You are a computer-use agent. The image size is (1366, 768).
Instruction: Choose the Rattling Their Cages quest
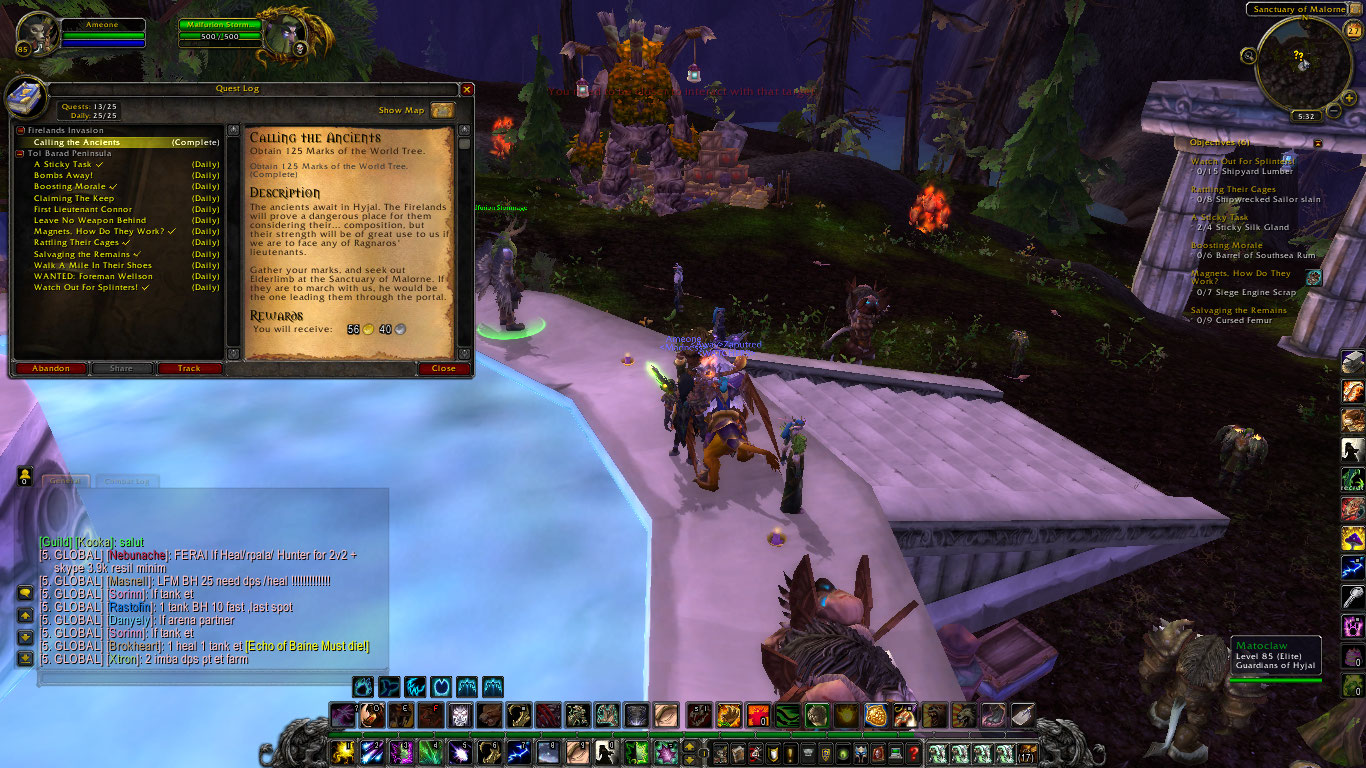pyautogui.click(x=76, y=242)
